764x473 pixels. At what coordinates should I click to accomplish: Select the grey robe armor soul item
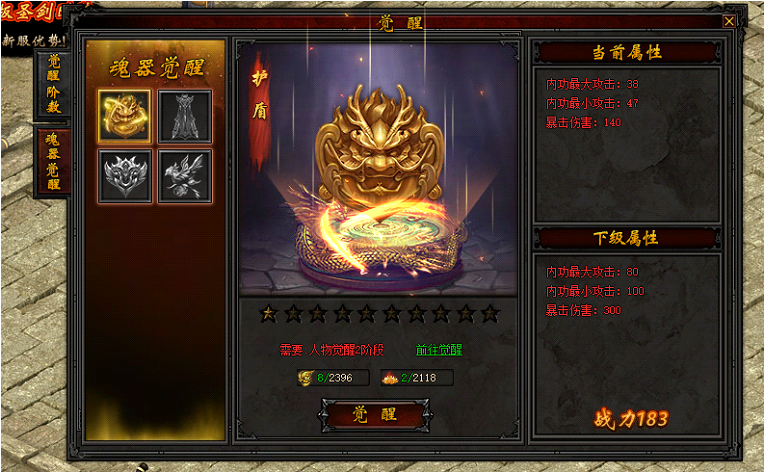[185, 116]
